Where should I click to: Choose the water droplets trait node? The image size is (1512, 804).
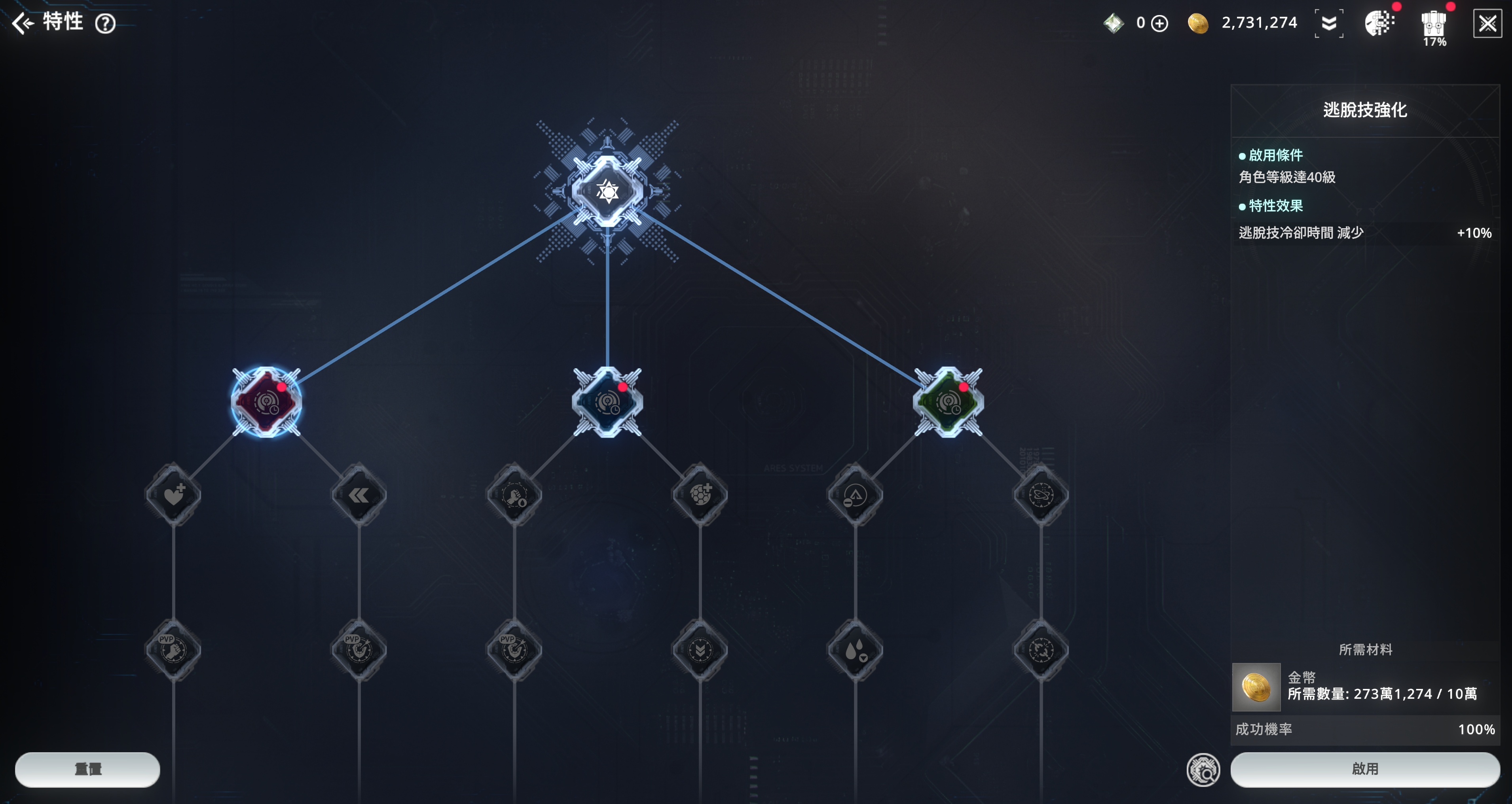click(855, 650)
